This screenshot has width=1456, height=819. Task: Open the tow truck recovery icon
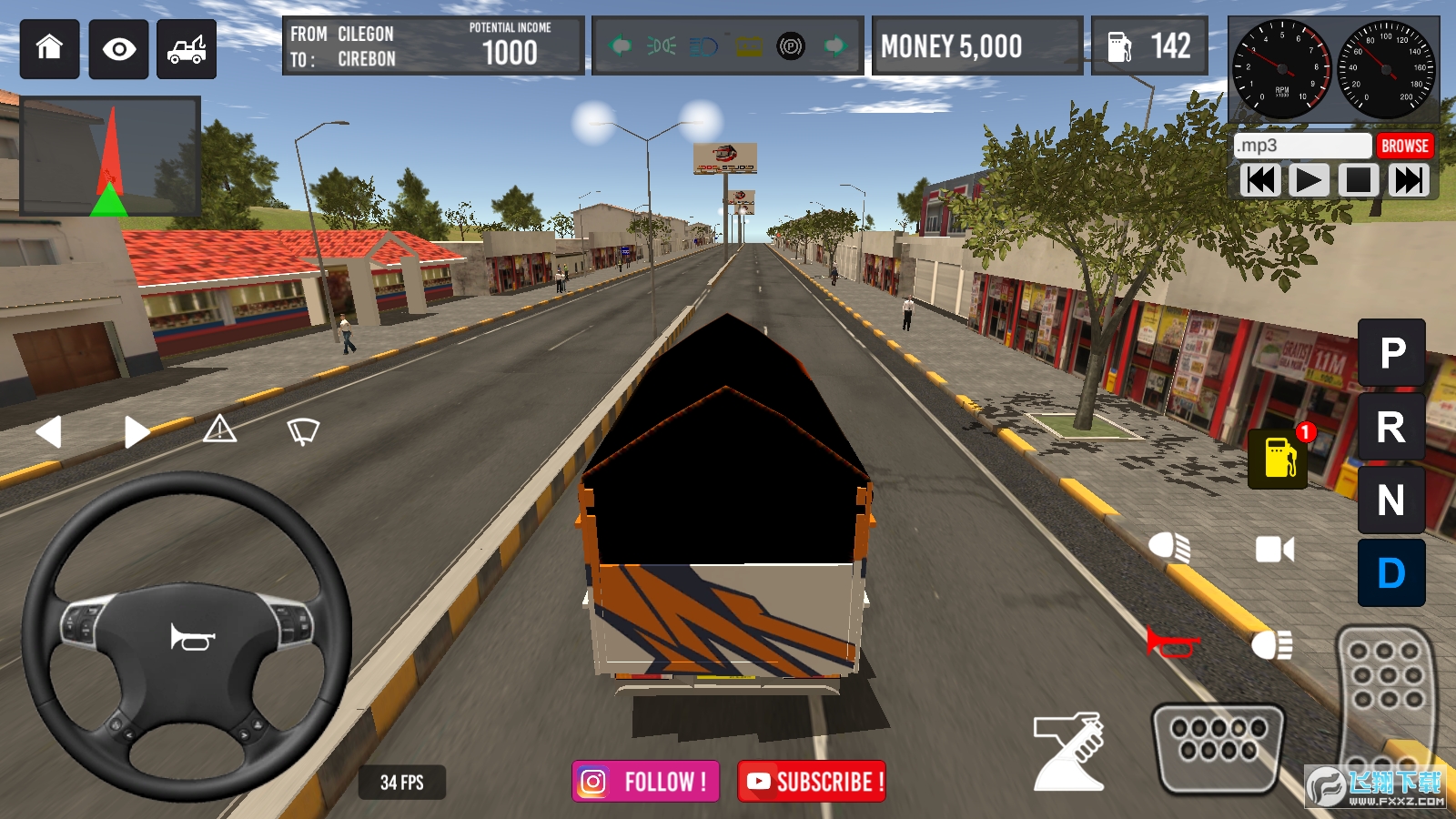tap(187, 49)
